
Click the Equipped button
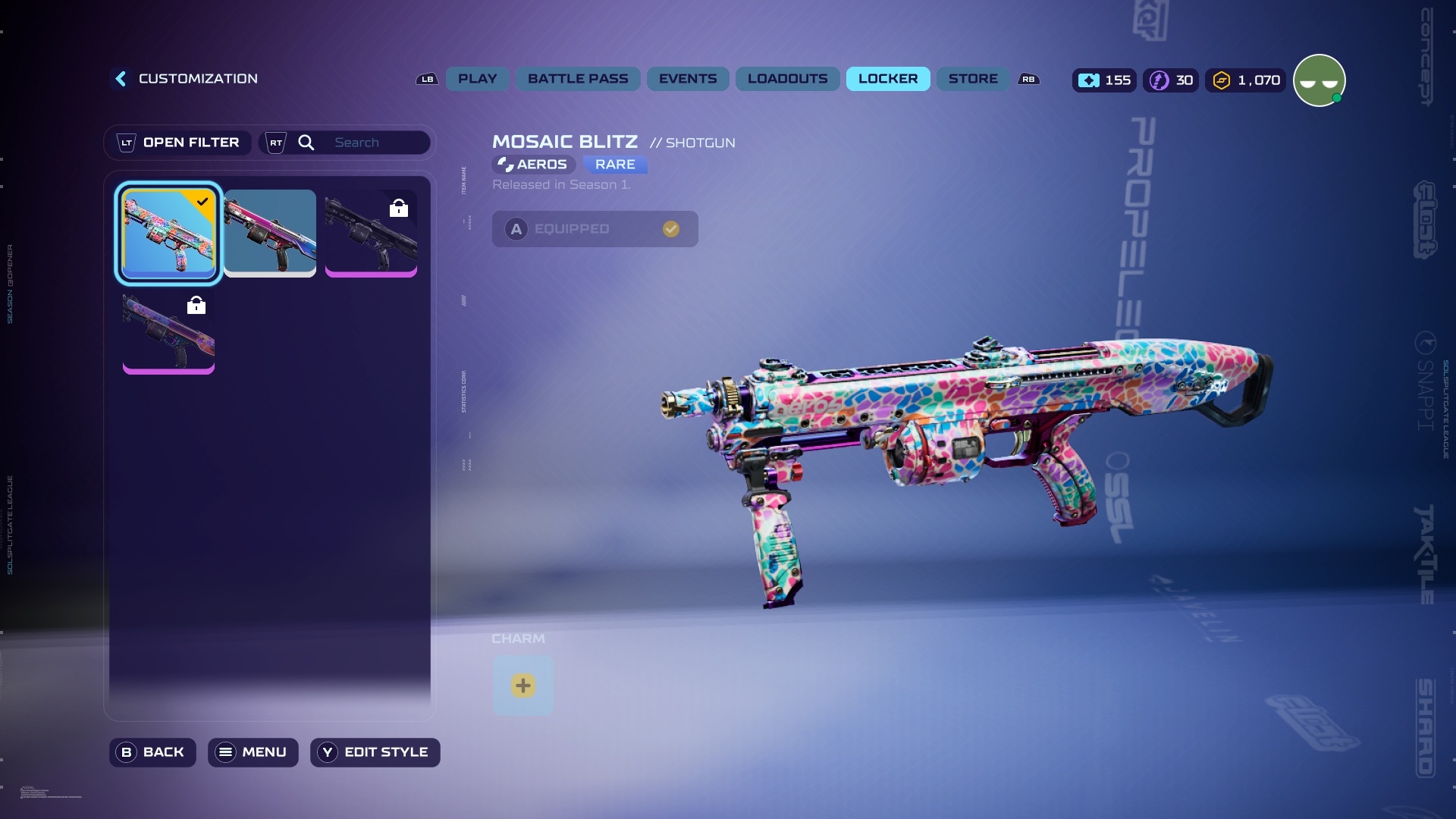[595, 229]
